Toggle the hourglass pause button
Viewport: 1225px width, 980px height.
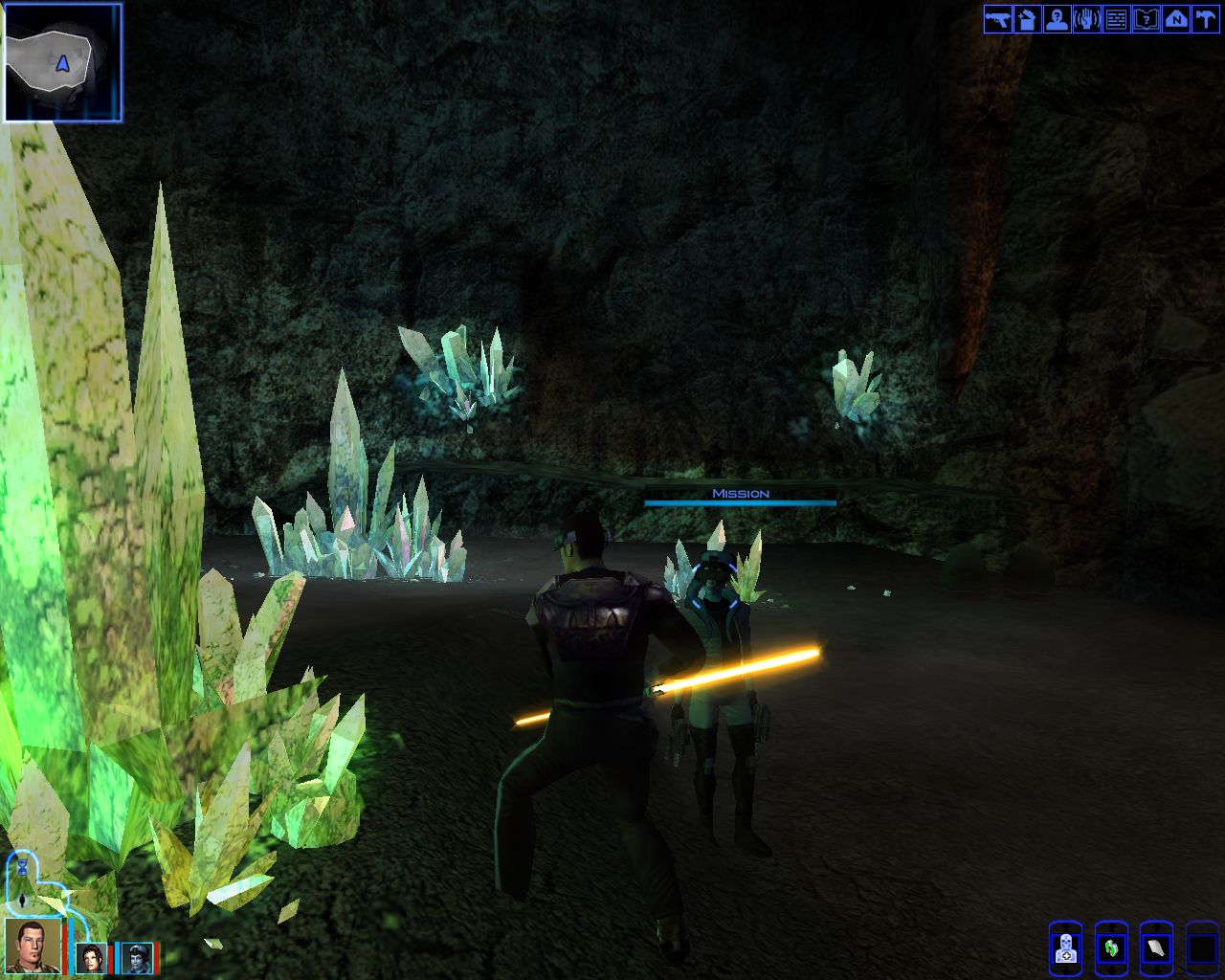21,869
